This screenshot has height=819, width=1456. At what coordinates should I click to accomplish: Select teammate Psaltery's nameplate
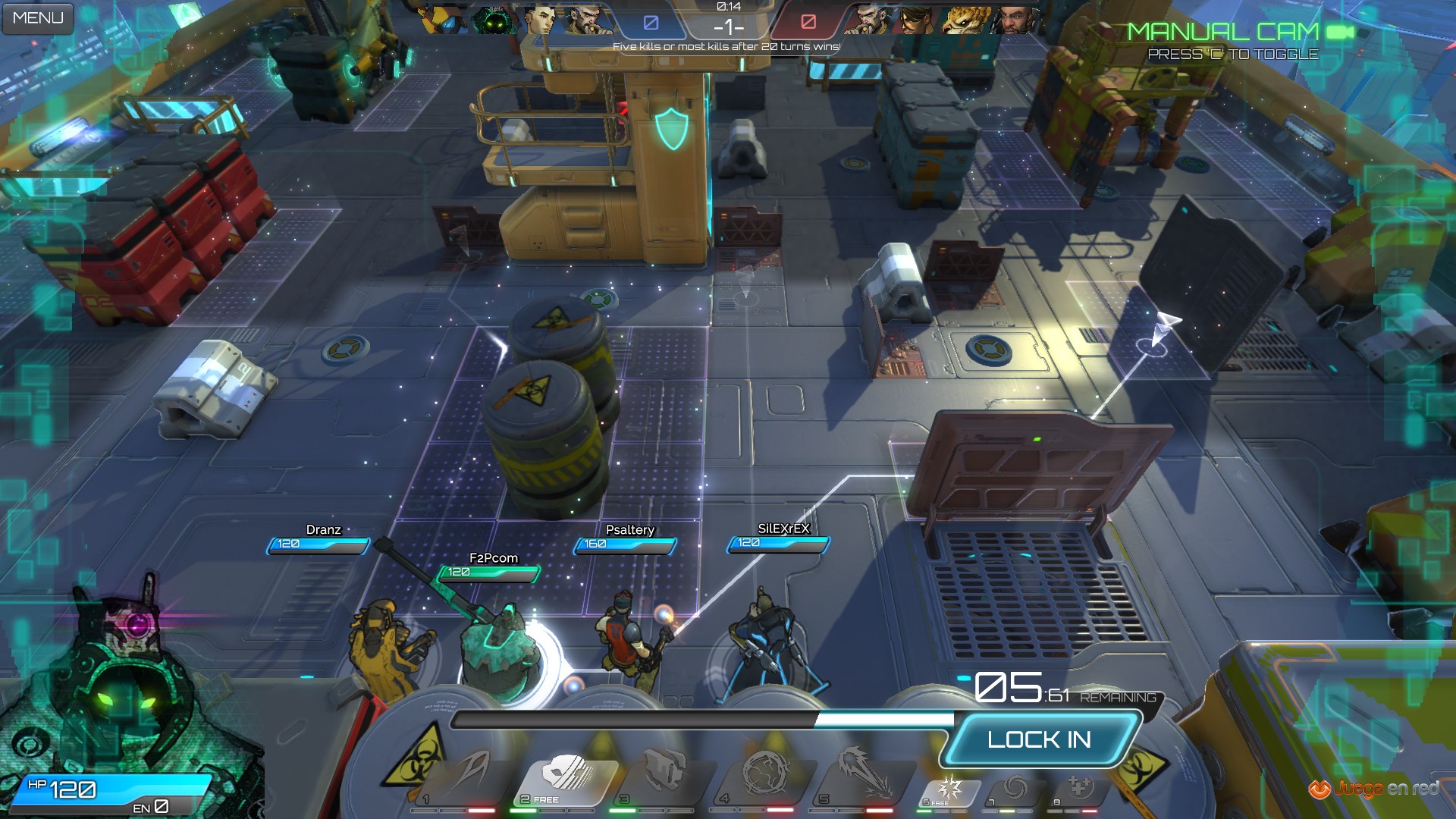pyautogui.click(x=629, y=530)
